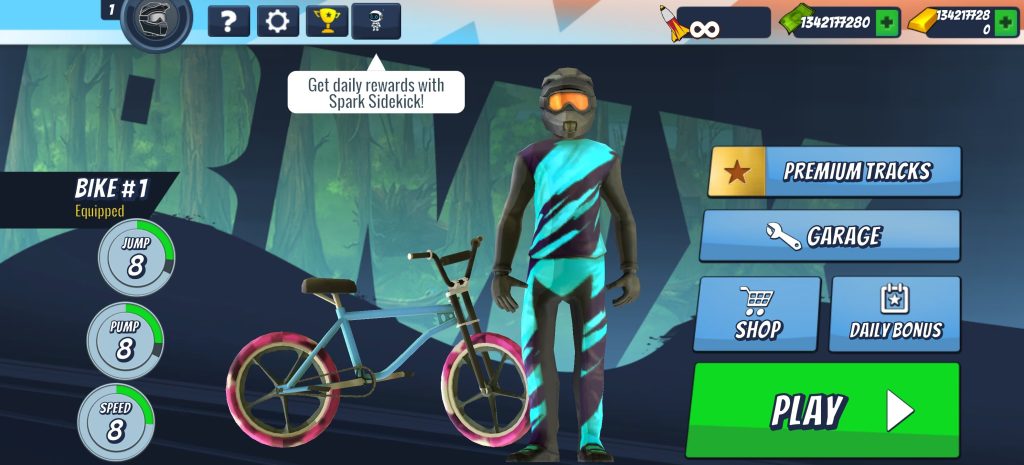Add more gold bars with the plus
The image size is (1024, 465).
click(x=1005, y=23)
